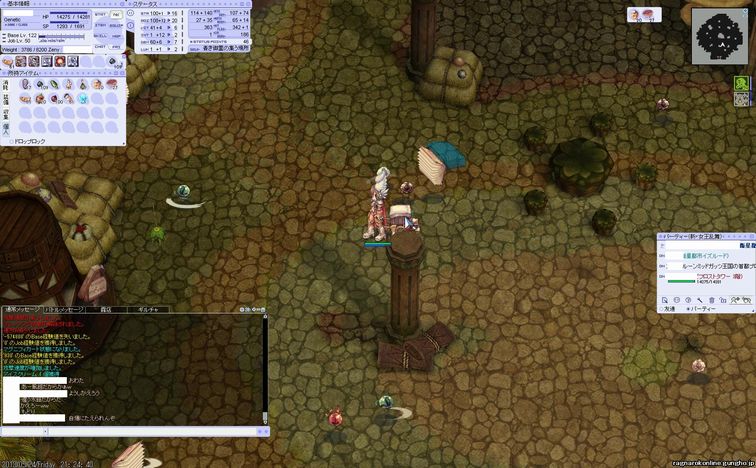Open the ギルチャ chat tab
This screenshot has width=756, height=468.
147,310
